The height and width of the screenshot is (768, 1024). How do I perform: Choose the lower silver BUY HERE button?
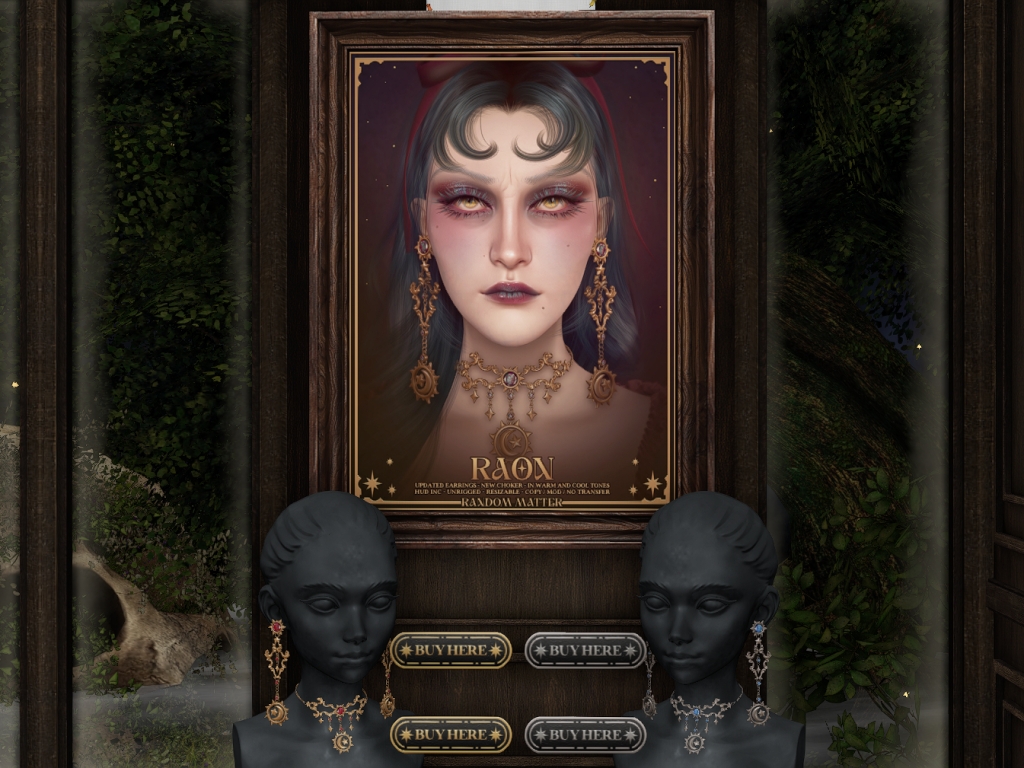585,734
